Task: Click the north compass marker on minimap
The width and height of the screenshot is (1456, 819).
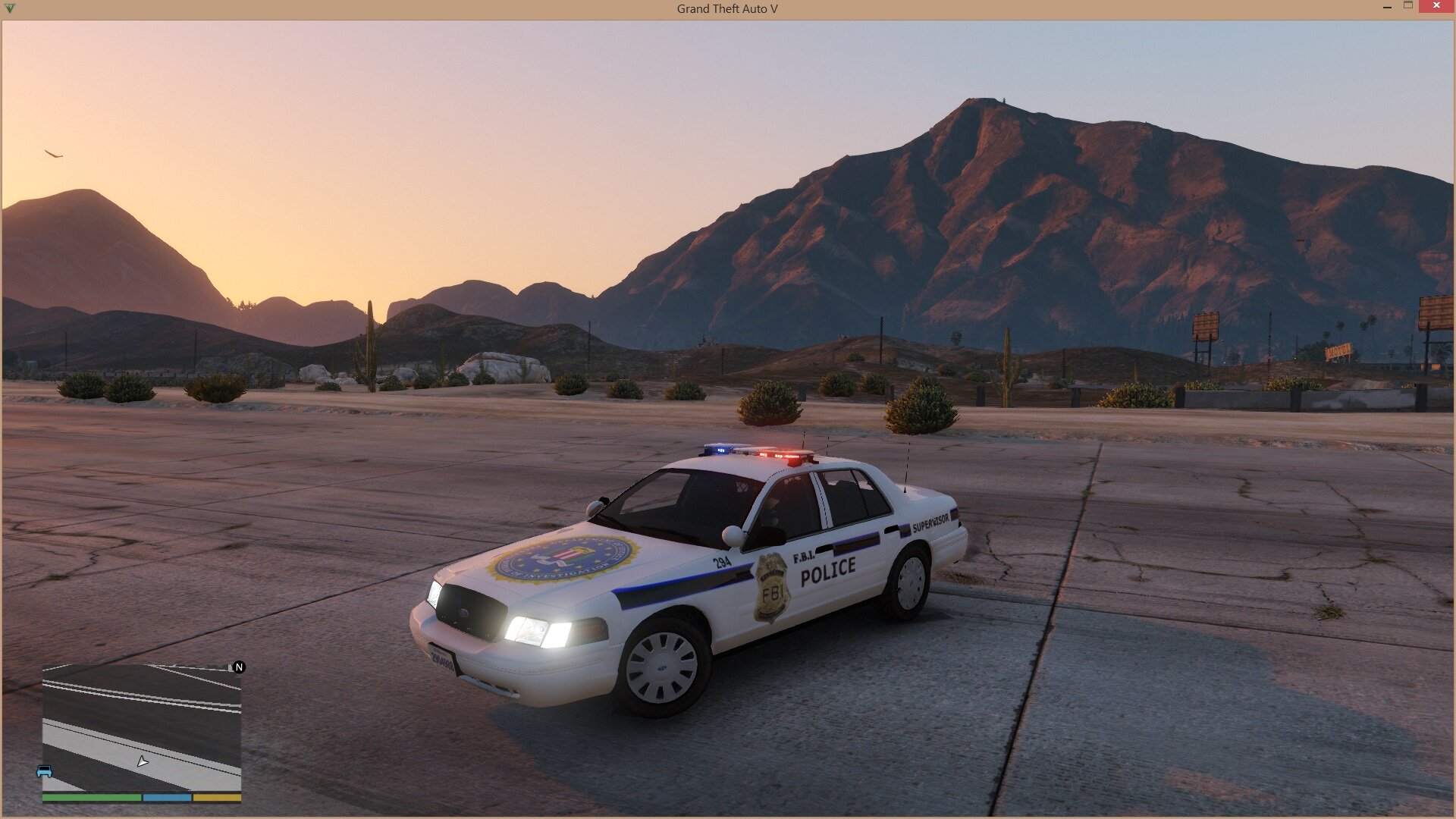Action: [x=239, y=667]
